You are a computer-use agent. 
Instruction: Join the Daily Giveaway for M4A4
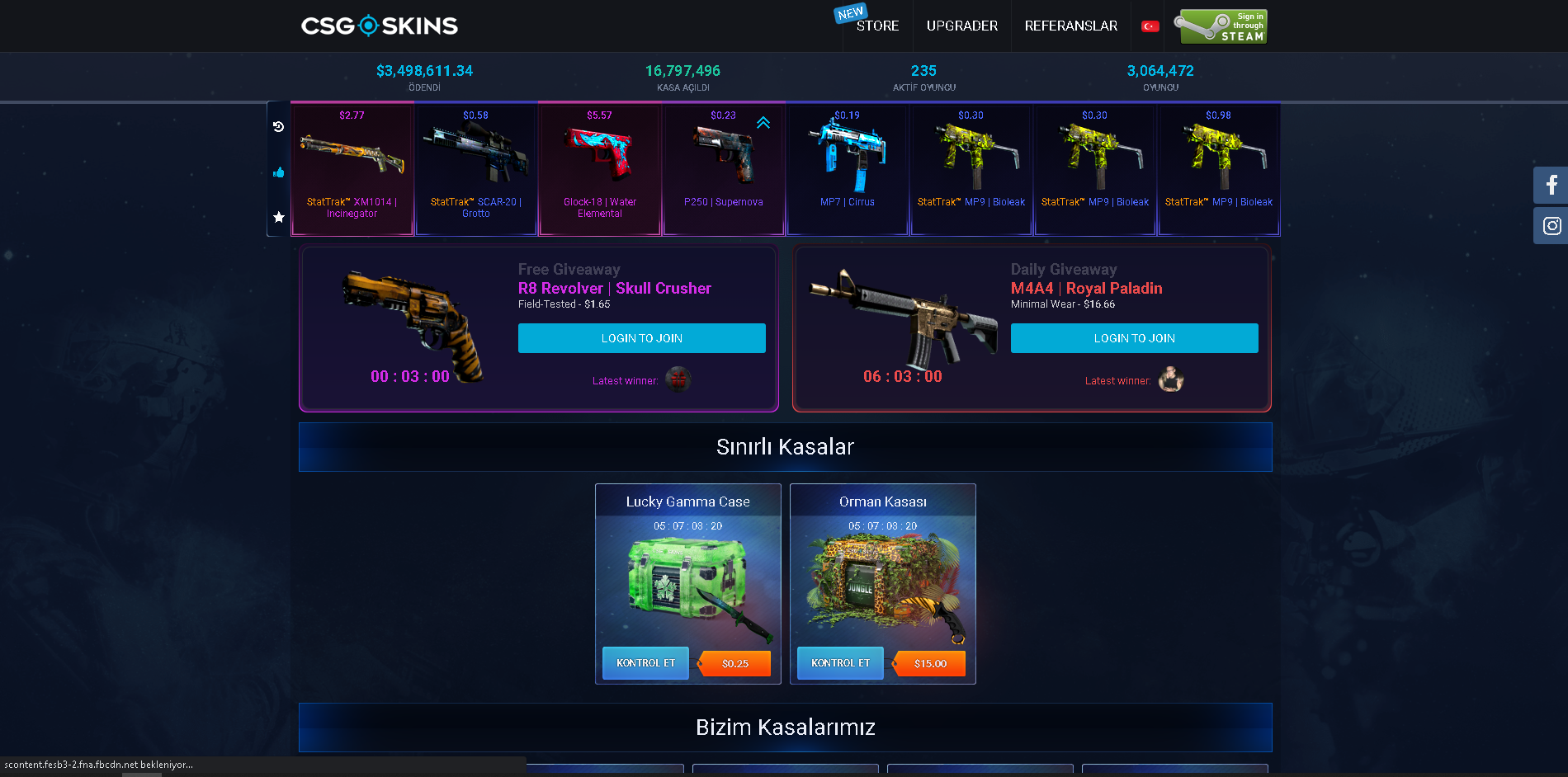coord(1134,338)
